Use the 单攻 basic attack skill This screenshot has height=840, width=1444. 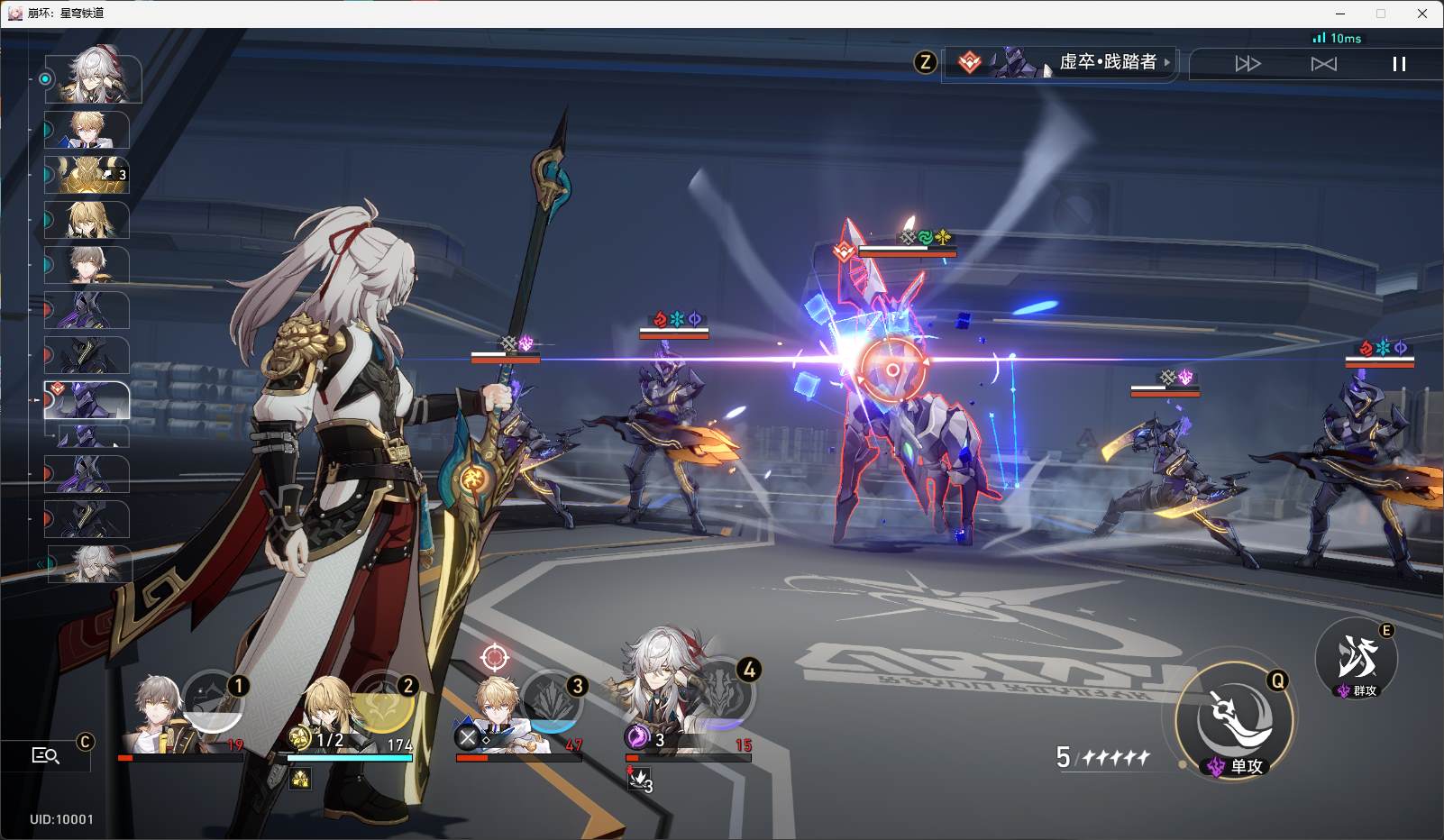pyautogui.click(x=1235, y=718)
